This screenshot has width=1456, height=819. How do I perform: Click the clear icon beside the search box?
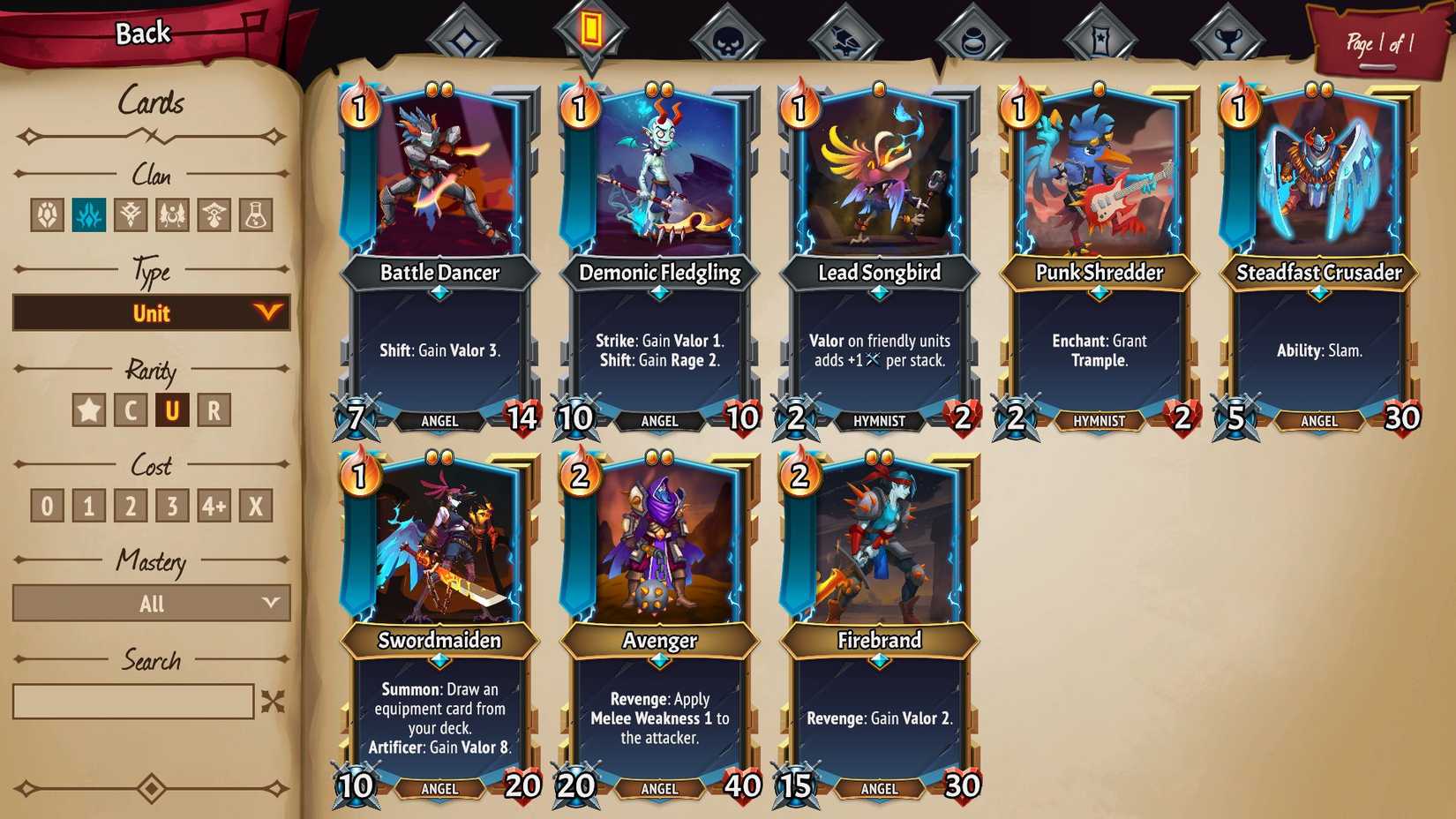pos(274,702)
